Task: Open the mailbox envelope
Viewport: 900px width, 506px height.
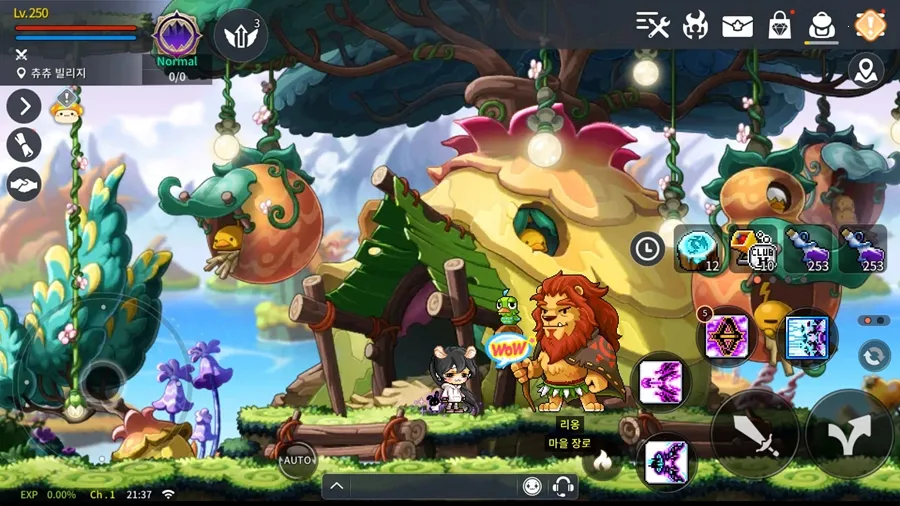Action: 737,25
